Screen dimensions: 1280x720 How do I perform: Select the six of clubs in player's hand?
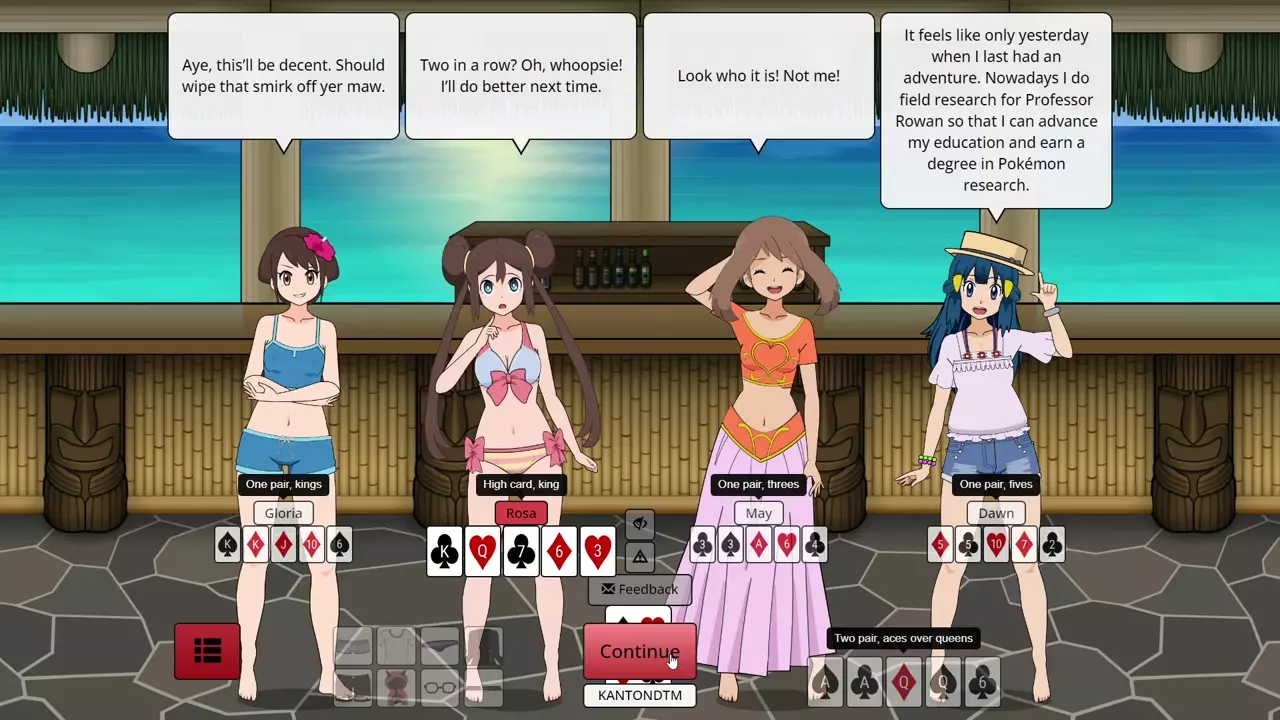(981, 682)
